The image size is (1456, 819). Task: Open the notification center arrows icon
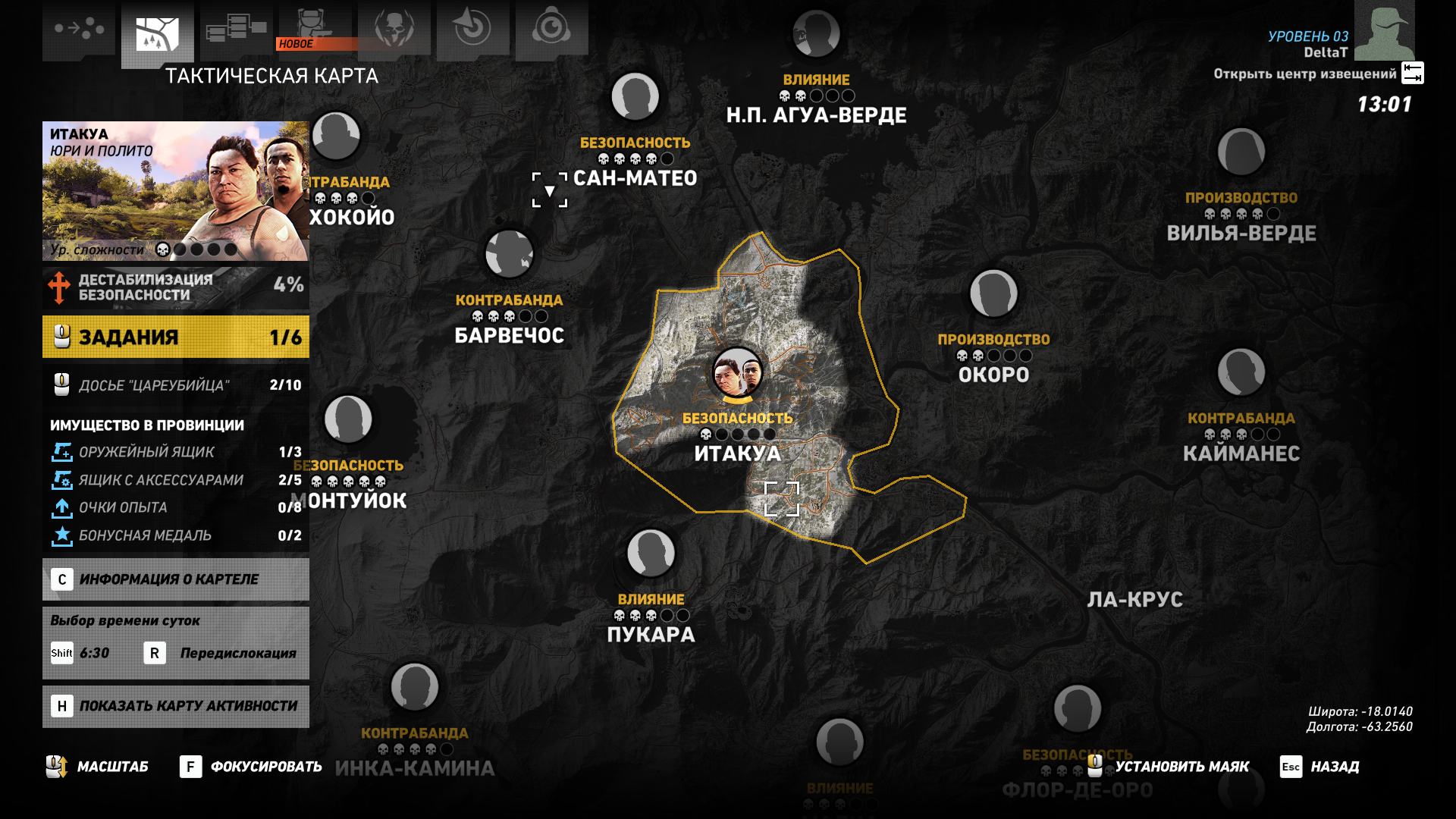click(x=1412, y=74)
